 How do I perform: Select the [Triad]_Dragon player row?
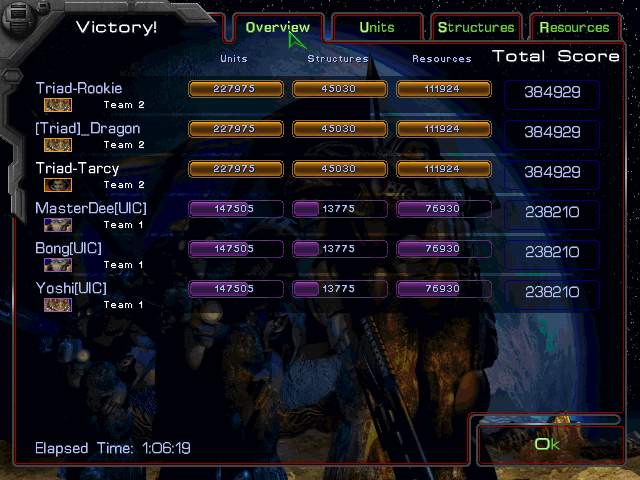click(x=88, y=129)
